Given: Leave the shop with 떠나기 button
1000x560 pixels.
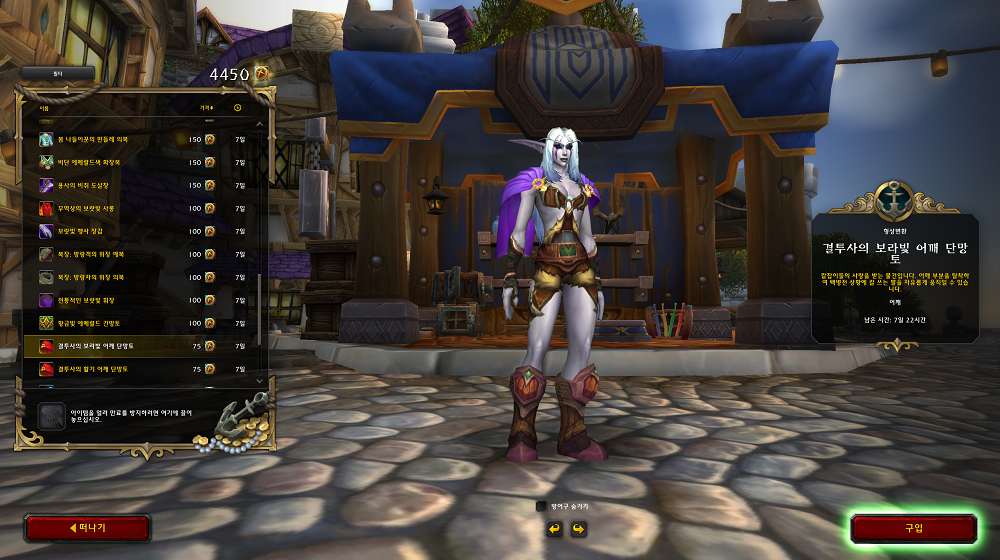Looking at the screenshot, I should 87,528.
